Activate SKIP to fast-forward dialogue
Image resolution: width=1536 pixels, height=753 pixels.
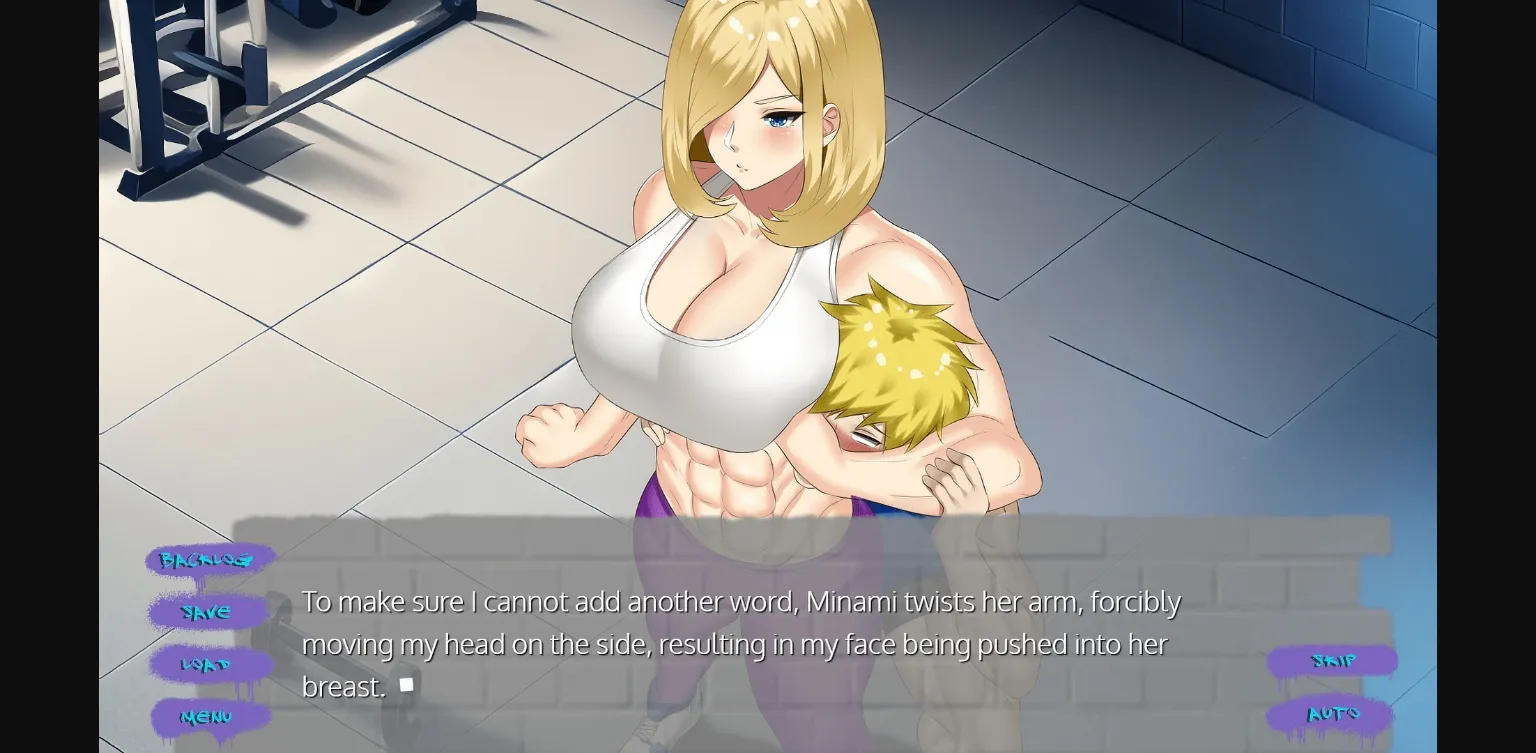pyautogui.click(x=1333, y=661)
